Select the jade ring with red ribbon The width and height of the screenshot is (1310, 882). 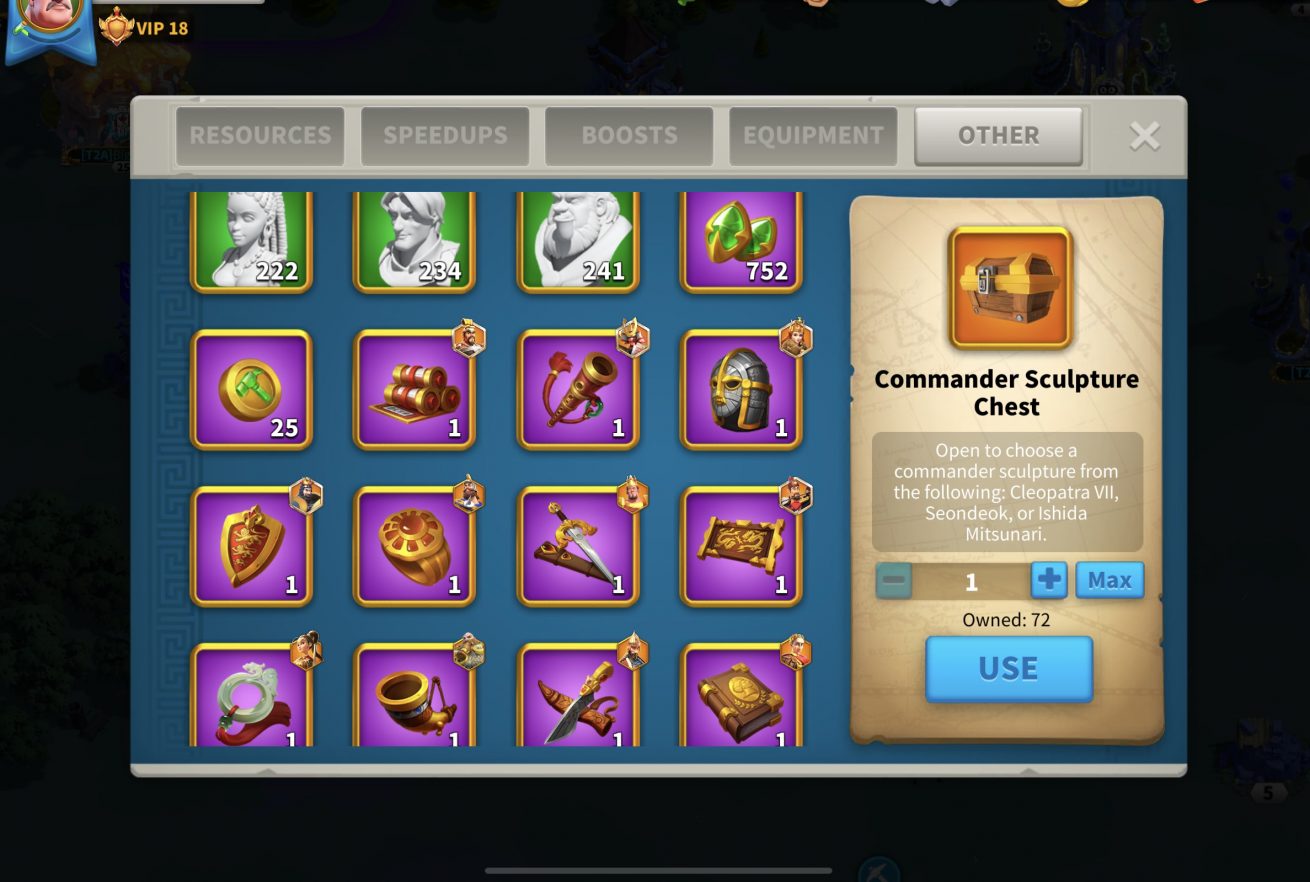point(251,698)
